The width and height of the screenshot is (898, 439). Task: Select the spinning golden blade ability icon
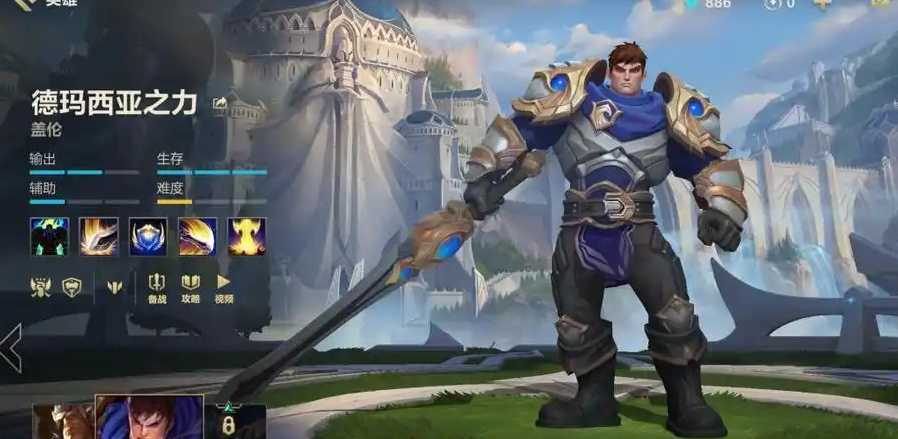[198, 236]
